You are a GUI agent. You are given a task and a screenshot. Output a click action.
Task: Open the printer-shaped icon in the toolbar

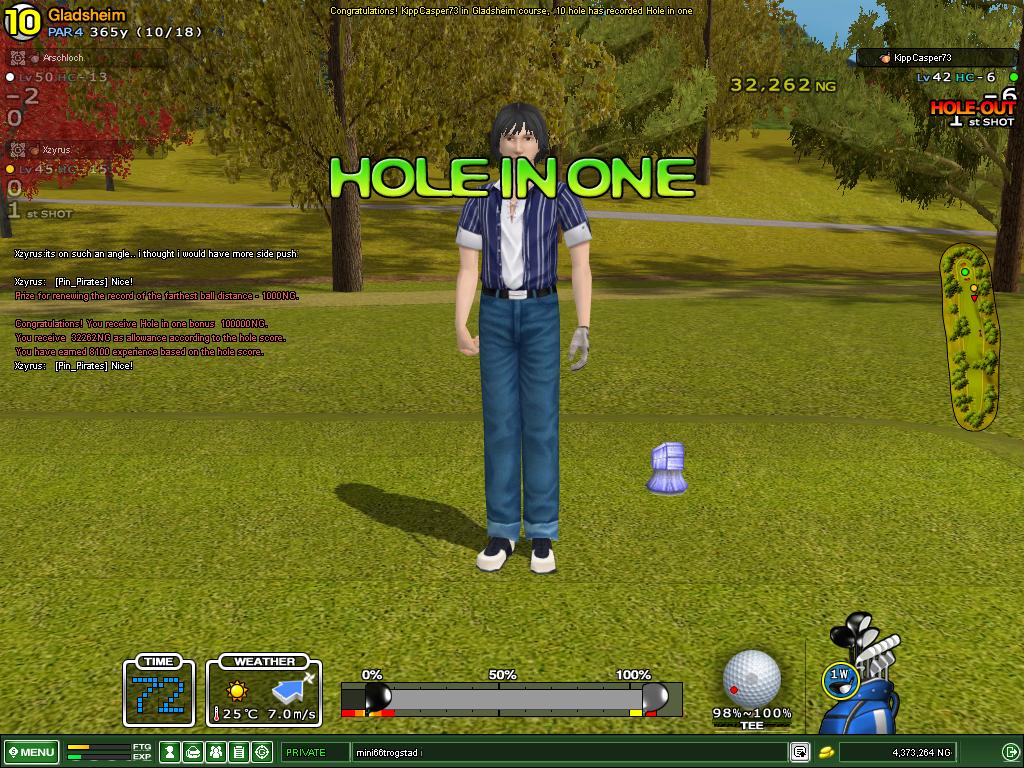point(193,752)
